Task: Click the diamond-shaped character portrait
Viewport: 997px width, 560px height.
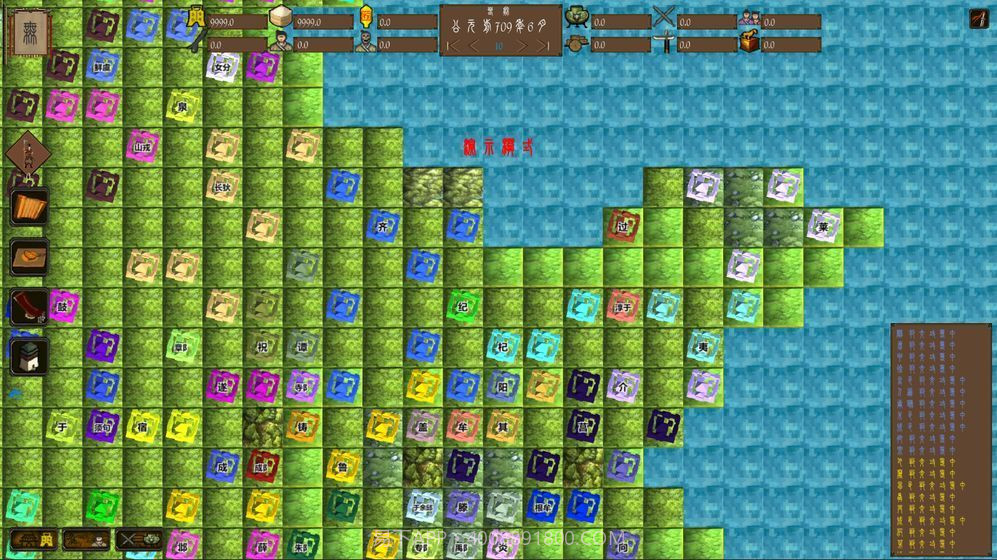Action: coord(27,156)
